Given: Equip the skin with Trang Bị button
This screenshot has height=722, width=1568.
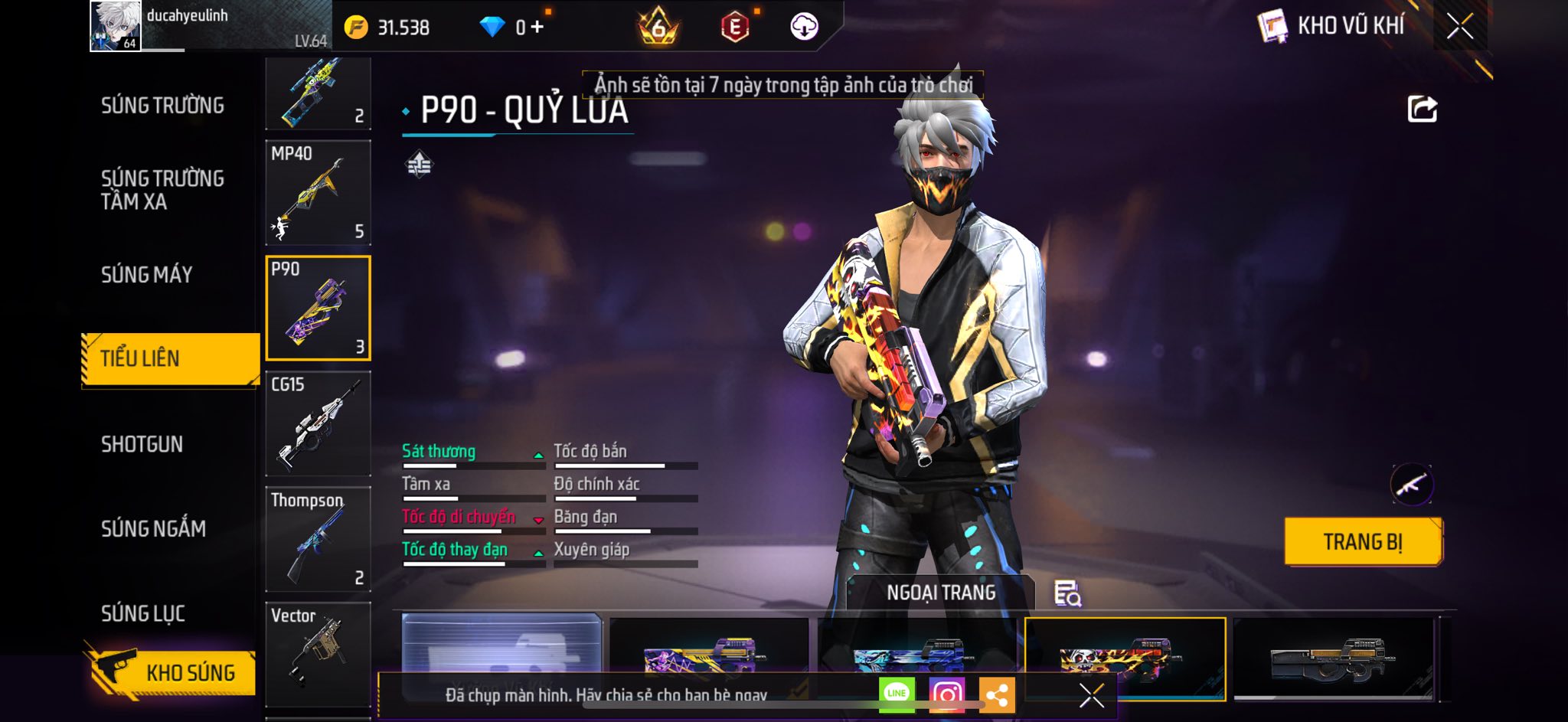Looking at the screenshot, I should [1363, 541].
